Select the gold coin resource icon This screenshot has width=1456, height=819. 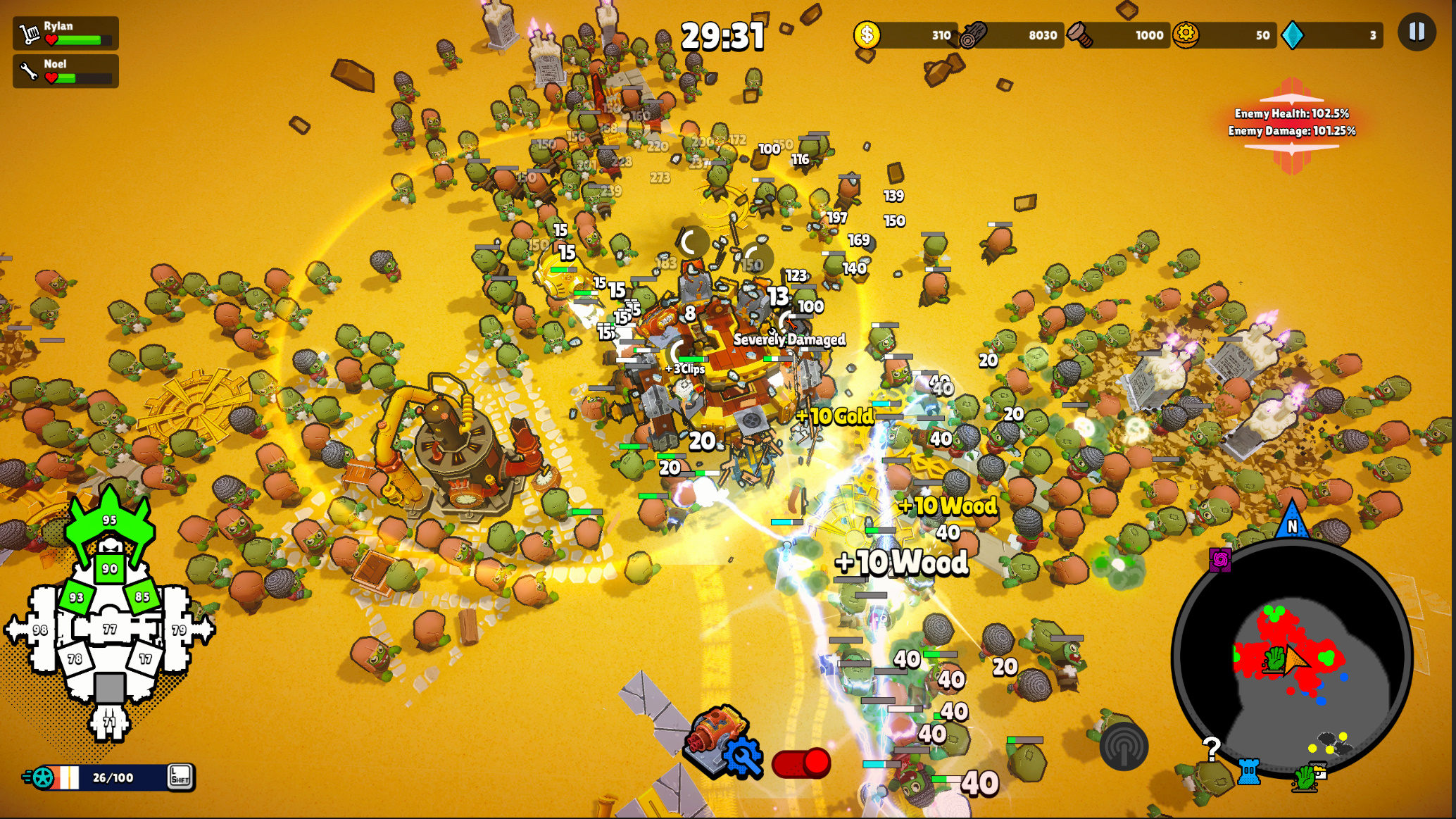(868, 34)
